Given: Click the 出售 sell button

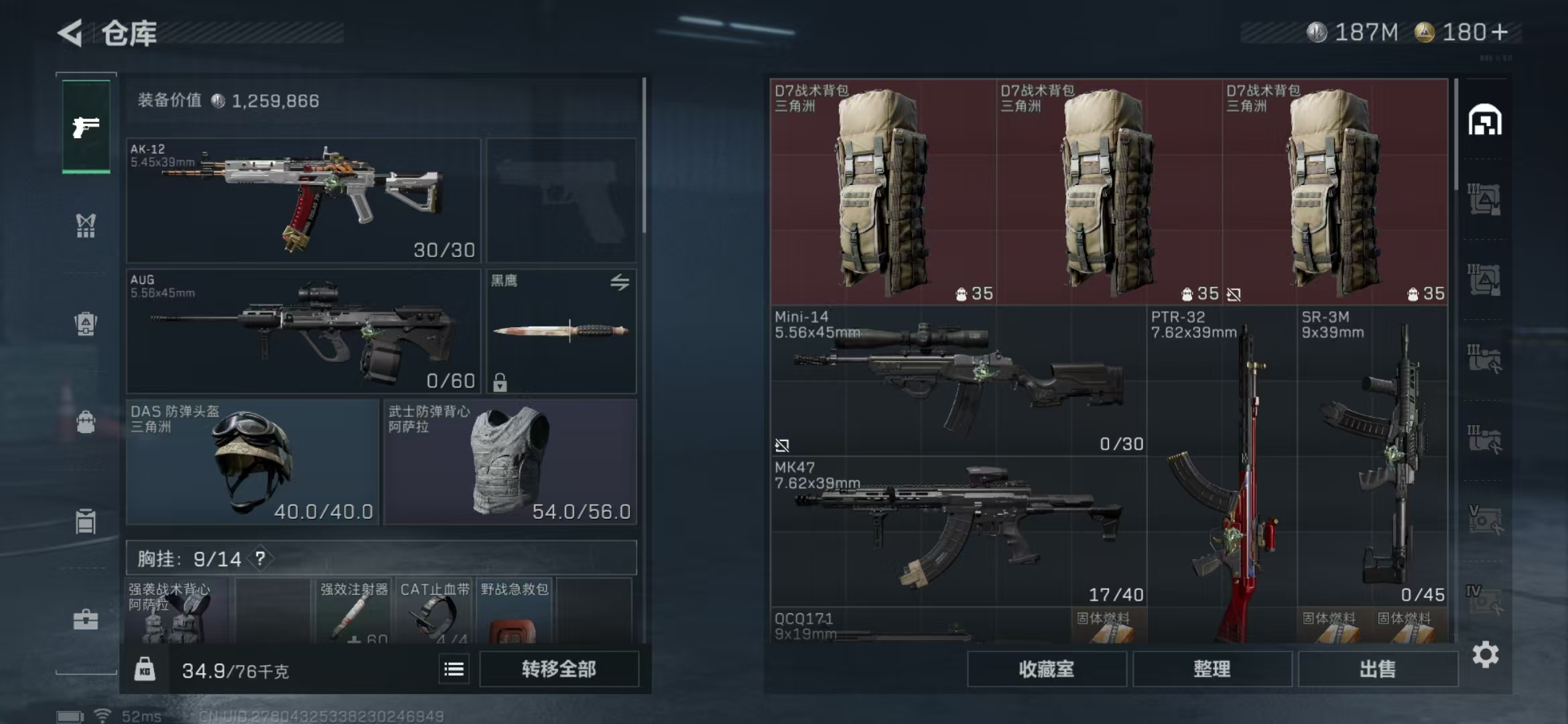Looking at the screenshot, I should pyautogui.click(x=1378, y=669).
